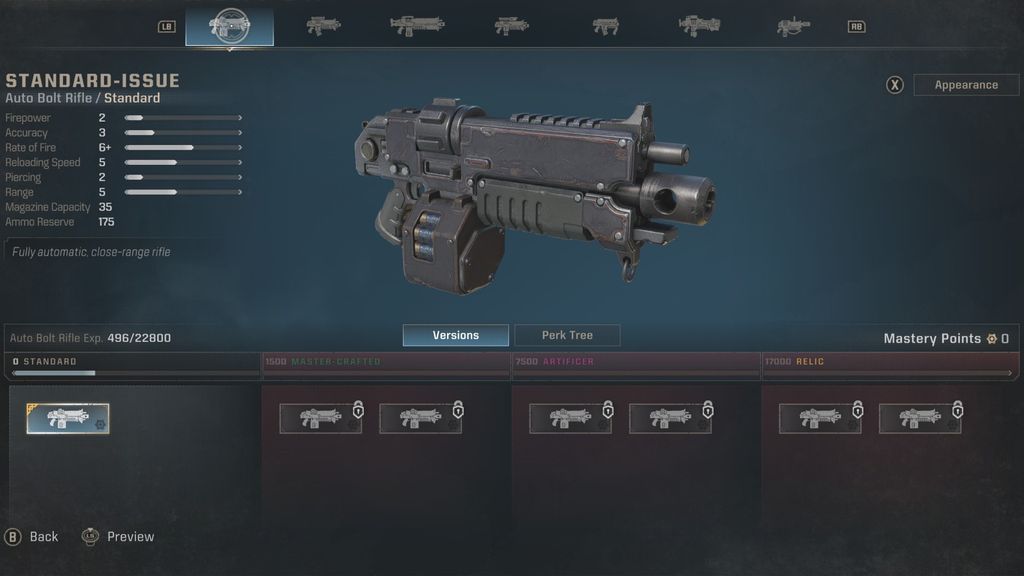This screenshot has height=576, width=1024.
Task: Choose the unlocked Standard version weapon tile
Action: tap(68, 419)
